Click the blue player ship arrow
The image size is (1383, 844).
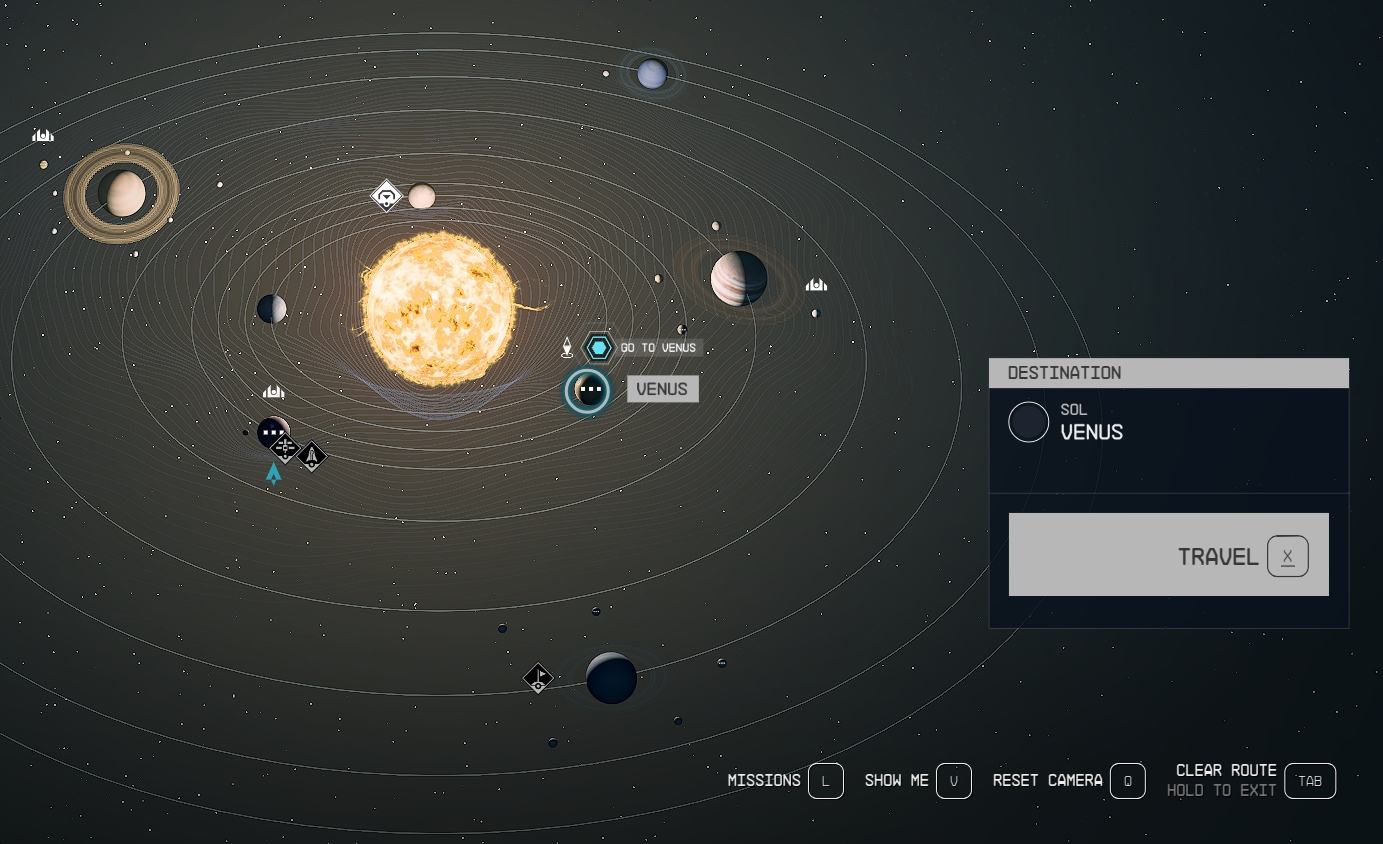tap(273, 474)
